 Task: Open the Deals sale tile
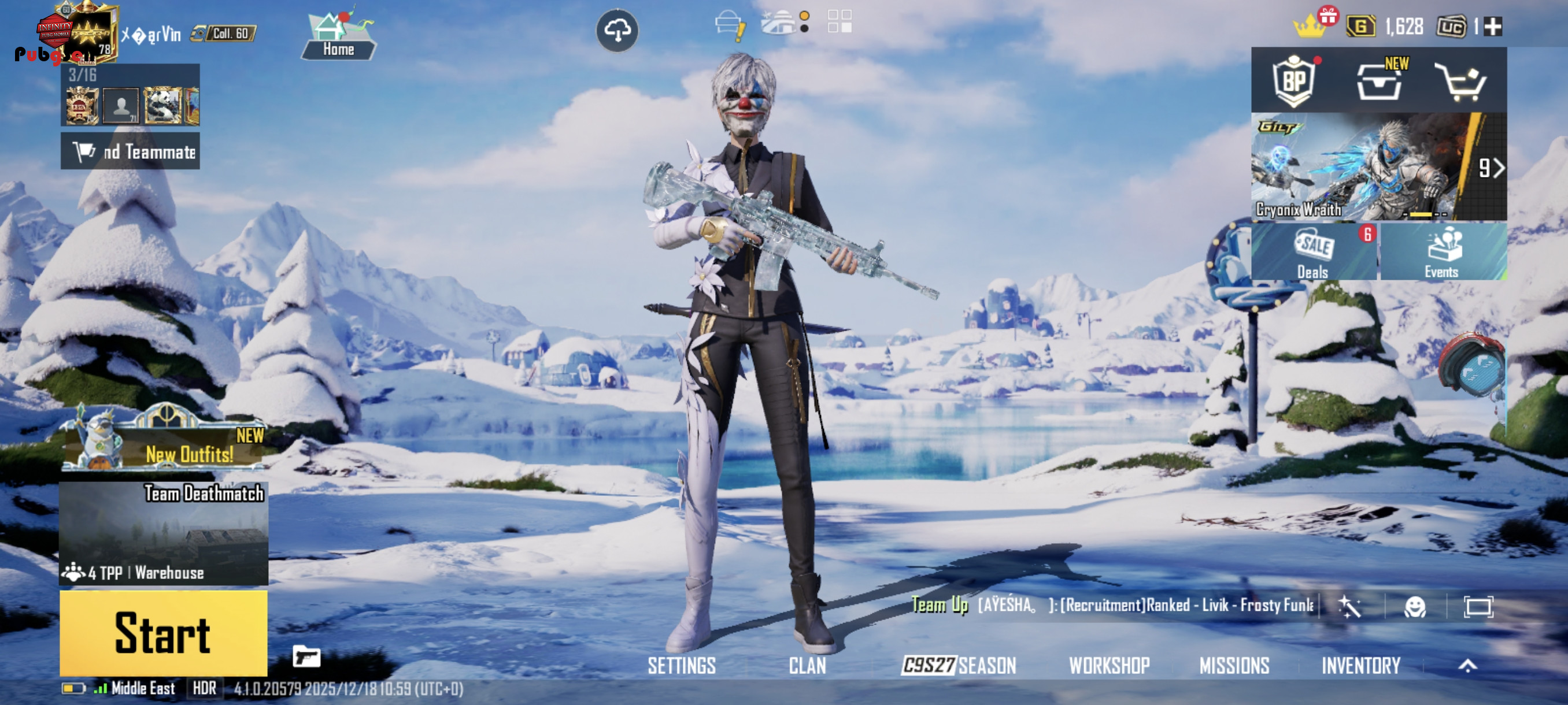coord(1313,253)
